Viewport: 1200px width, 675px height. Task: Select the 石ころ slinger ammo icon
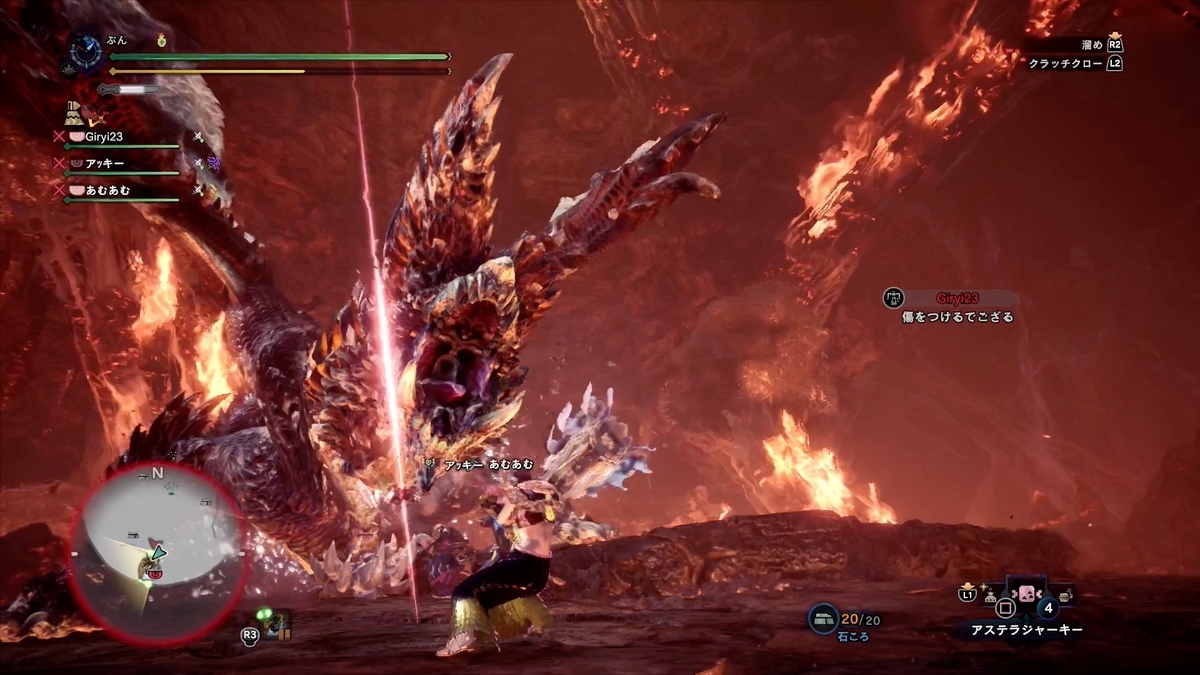point(824,619)
